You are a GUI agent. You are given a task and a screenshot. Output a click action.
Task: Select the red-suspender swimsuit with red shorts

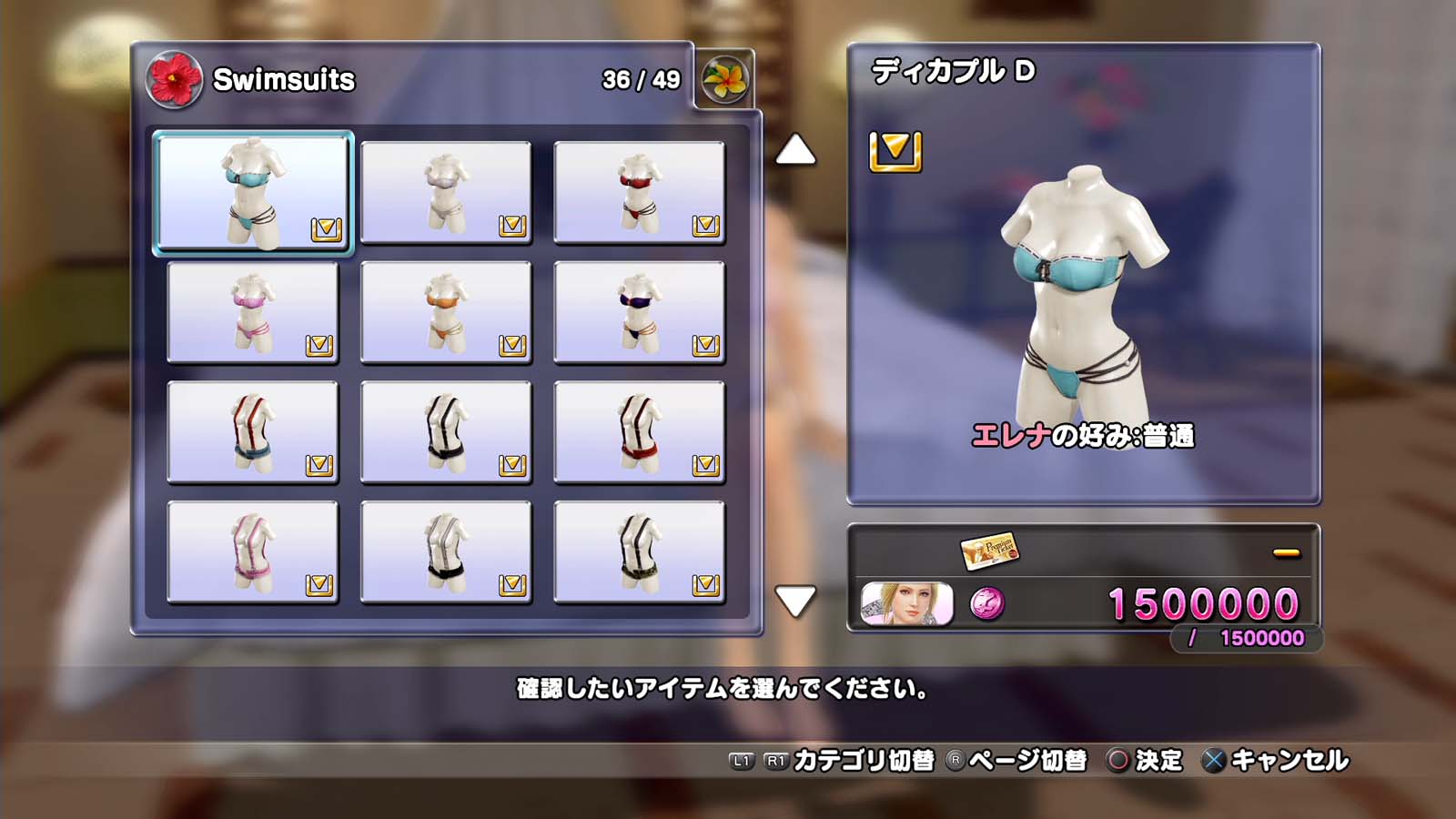639,432
